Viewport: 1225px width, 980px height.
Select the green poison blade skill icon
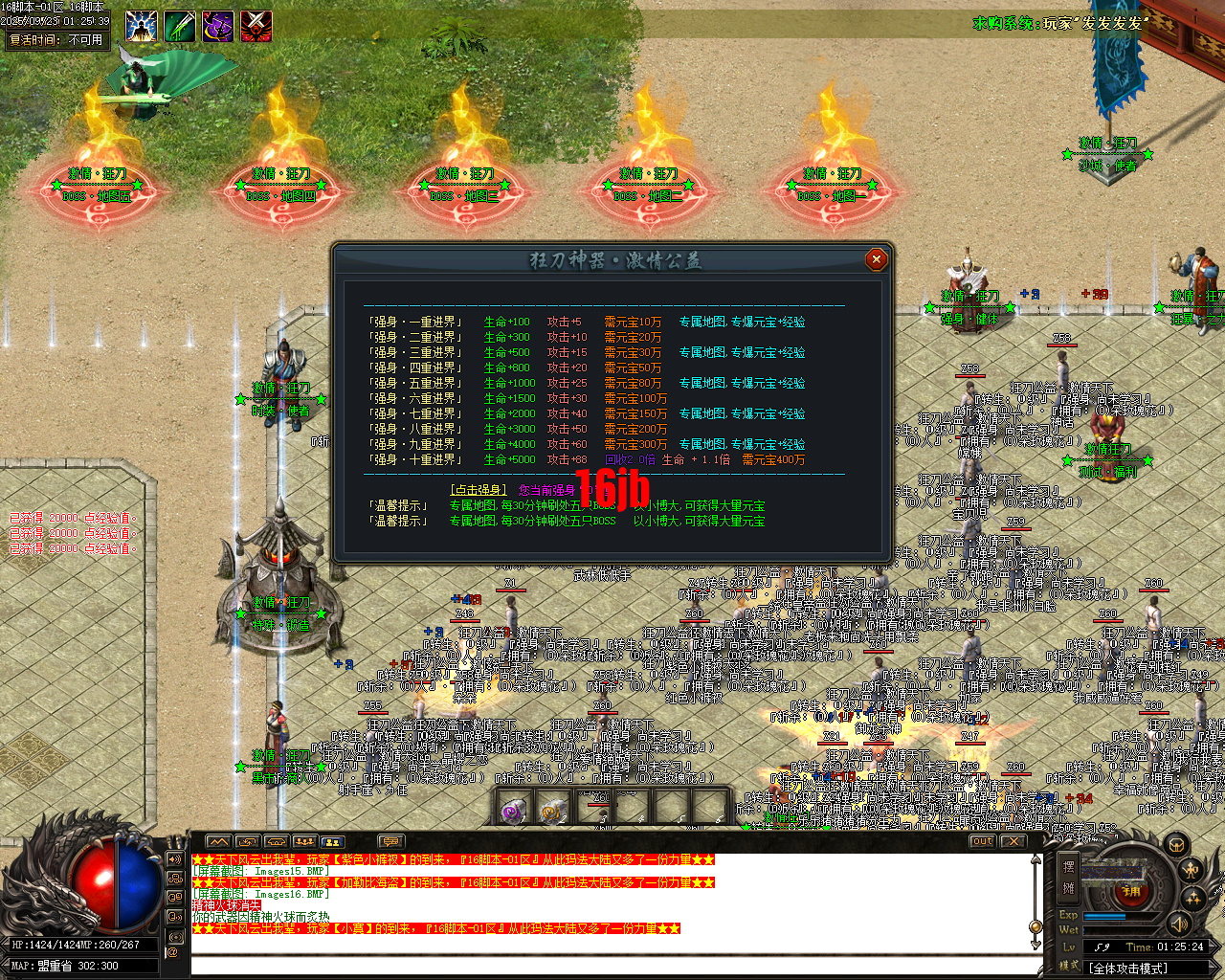pyautogui.click(x=179, y=26)
